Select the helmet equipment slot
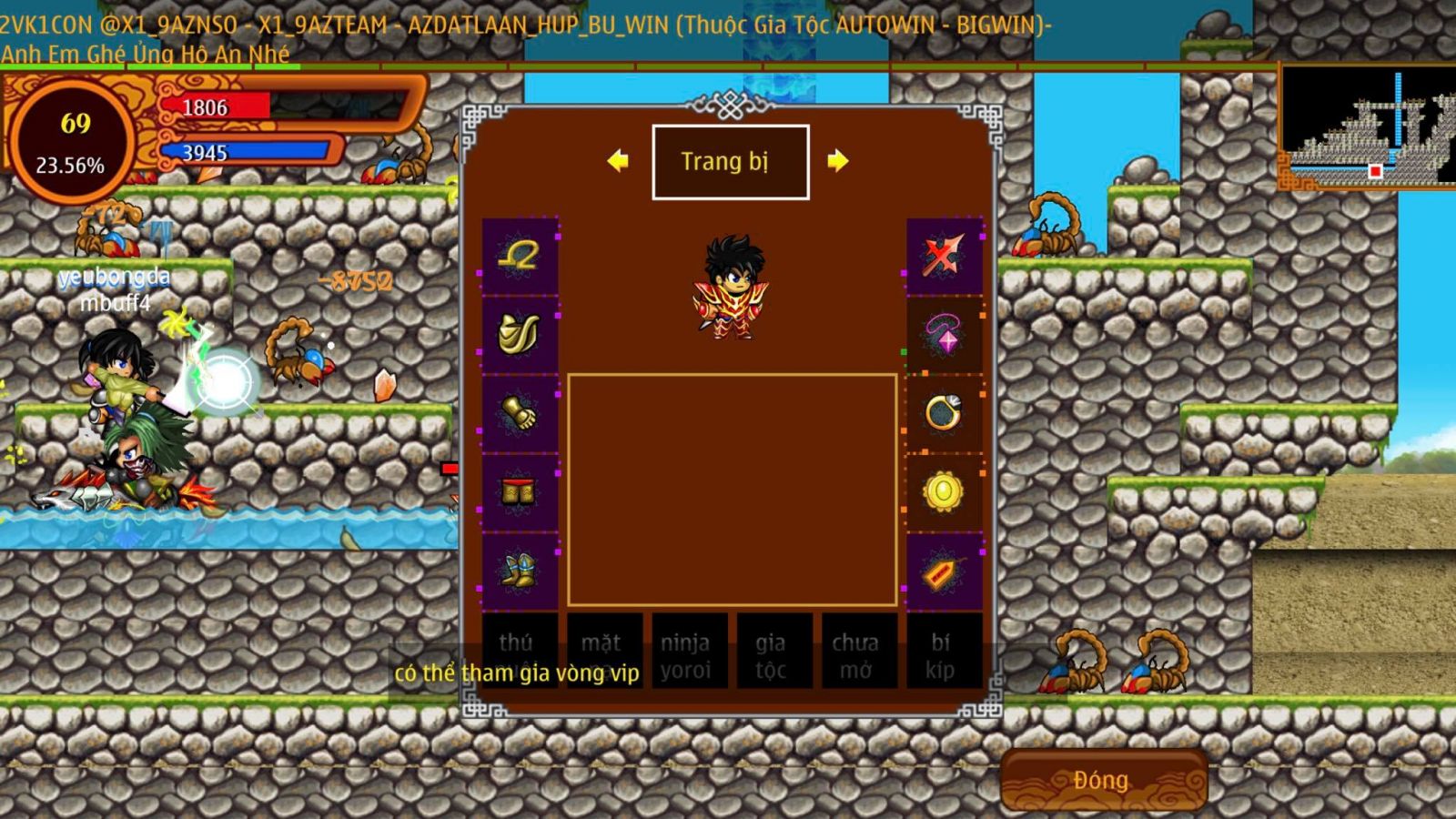The height and width of the screenshot is (819, 1456). [x=520, y=256]
